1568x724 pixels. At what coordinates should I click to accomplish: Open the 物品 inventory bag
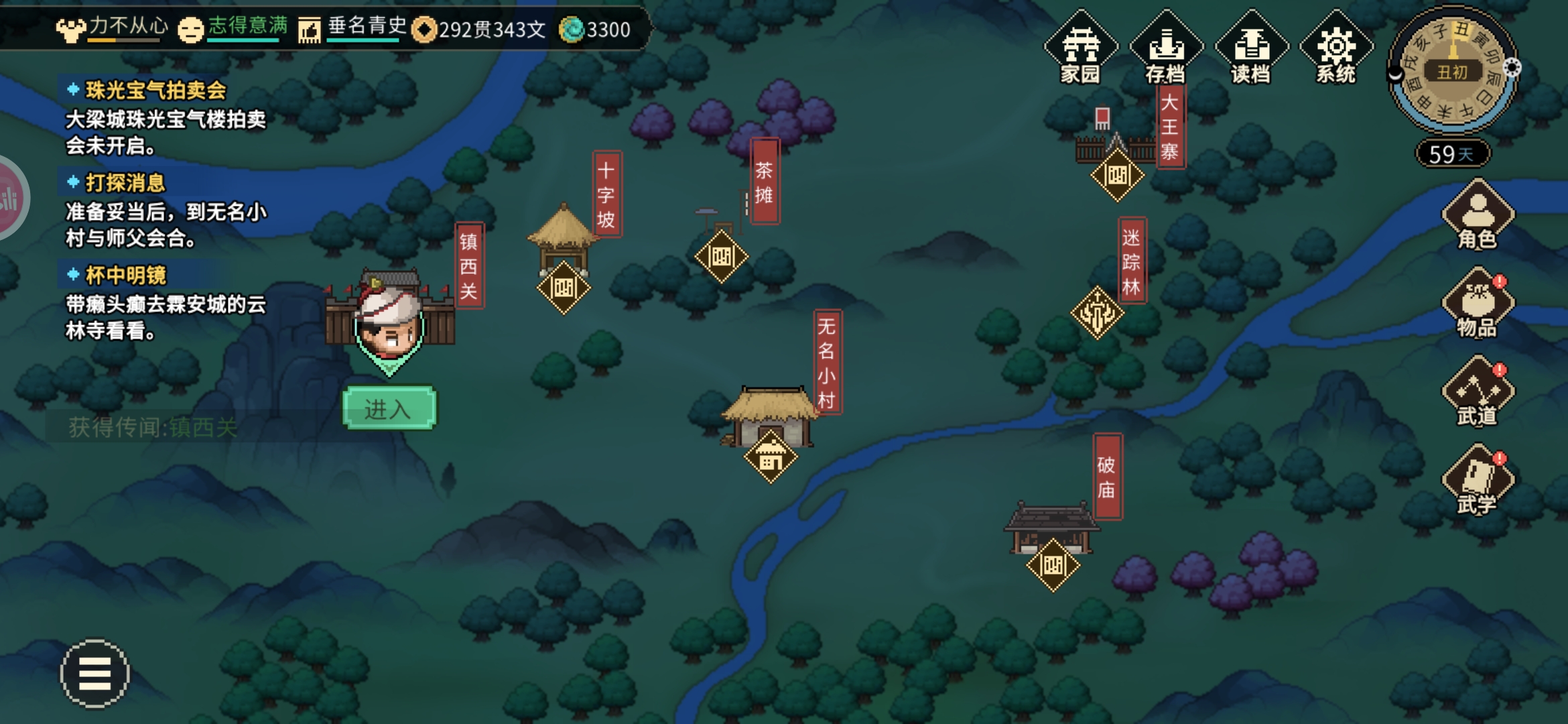click(1478, 304)
